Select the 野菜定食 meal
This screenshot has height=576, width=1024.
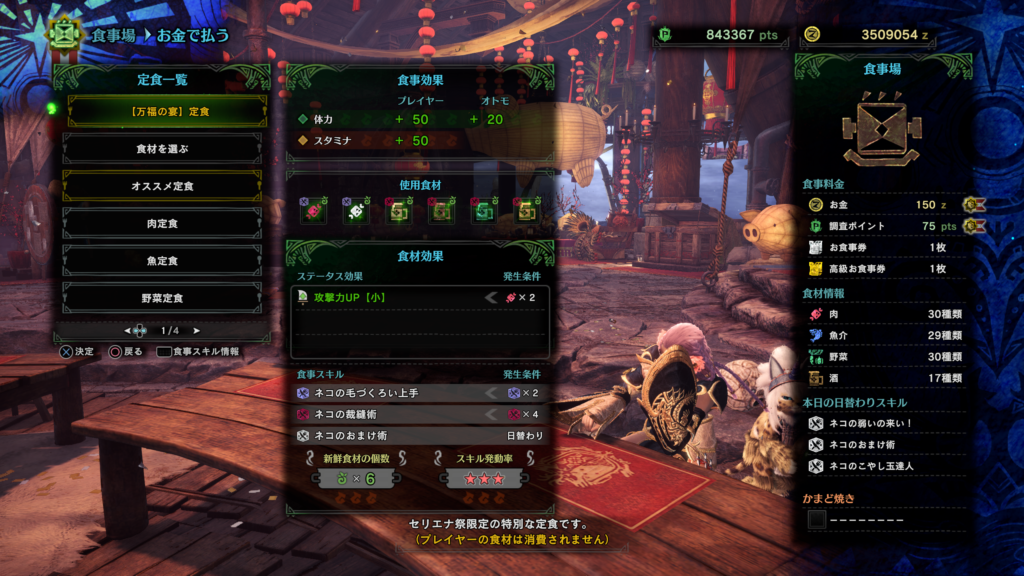pos(162,298)
